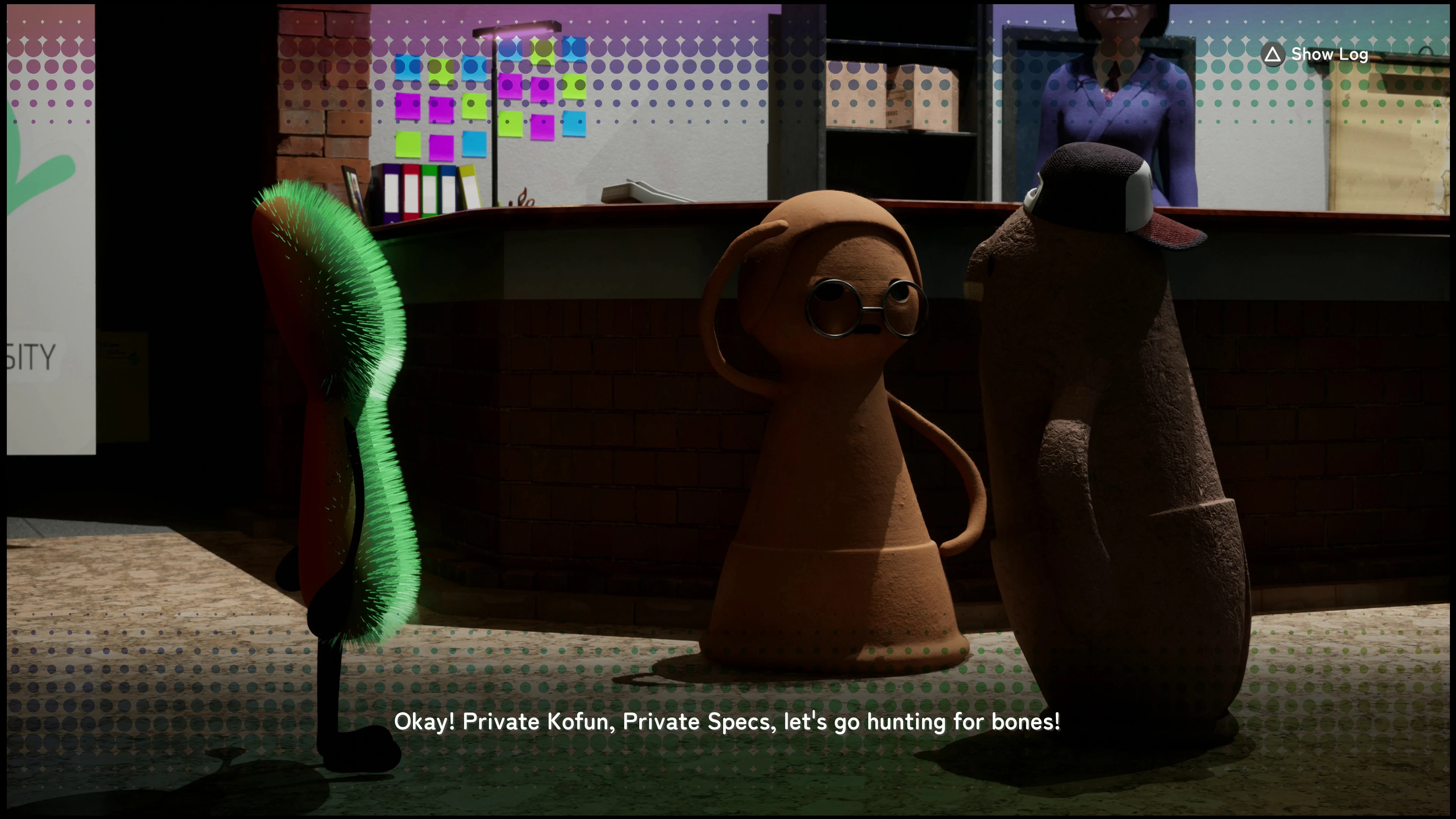Click the blue sticky note top left

click(x=408, y=67)
